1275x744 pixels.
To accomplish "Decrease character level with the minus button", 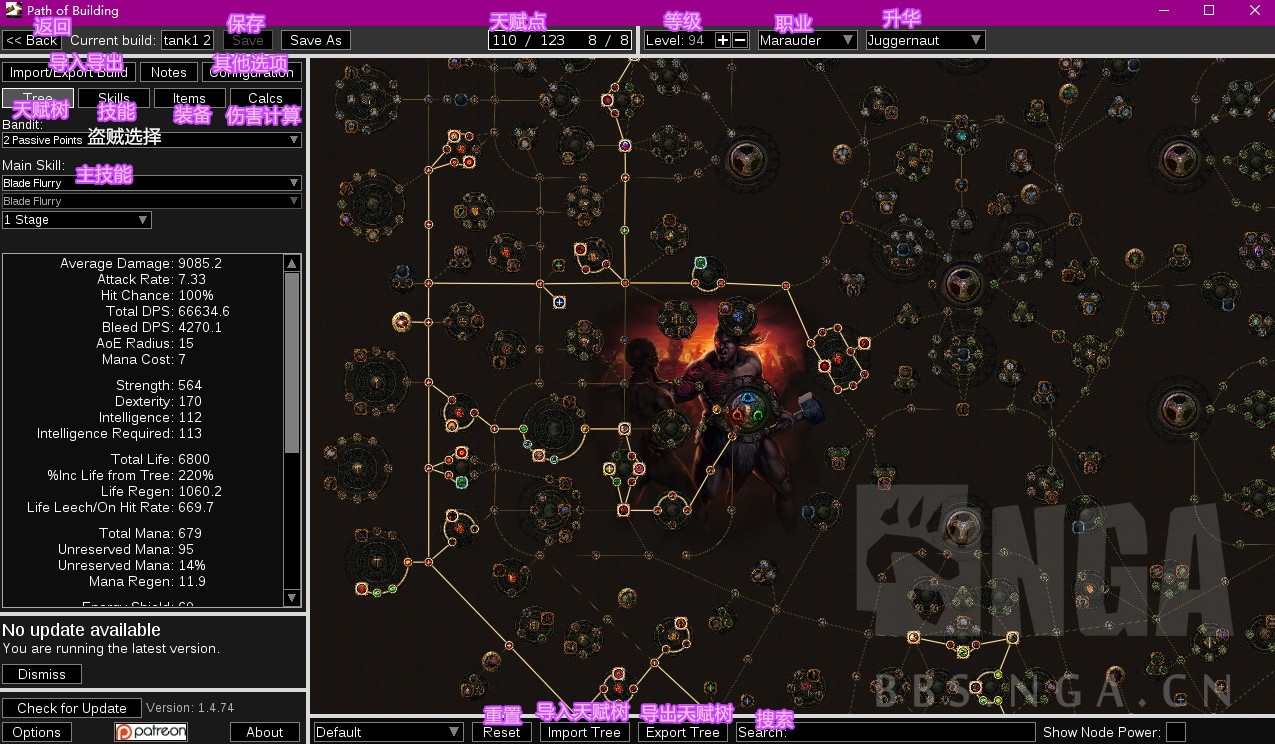I will [740, 40].
